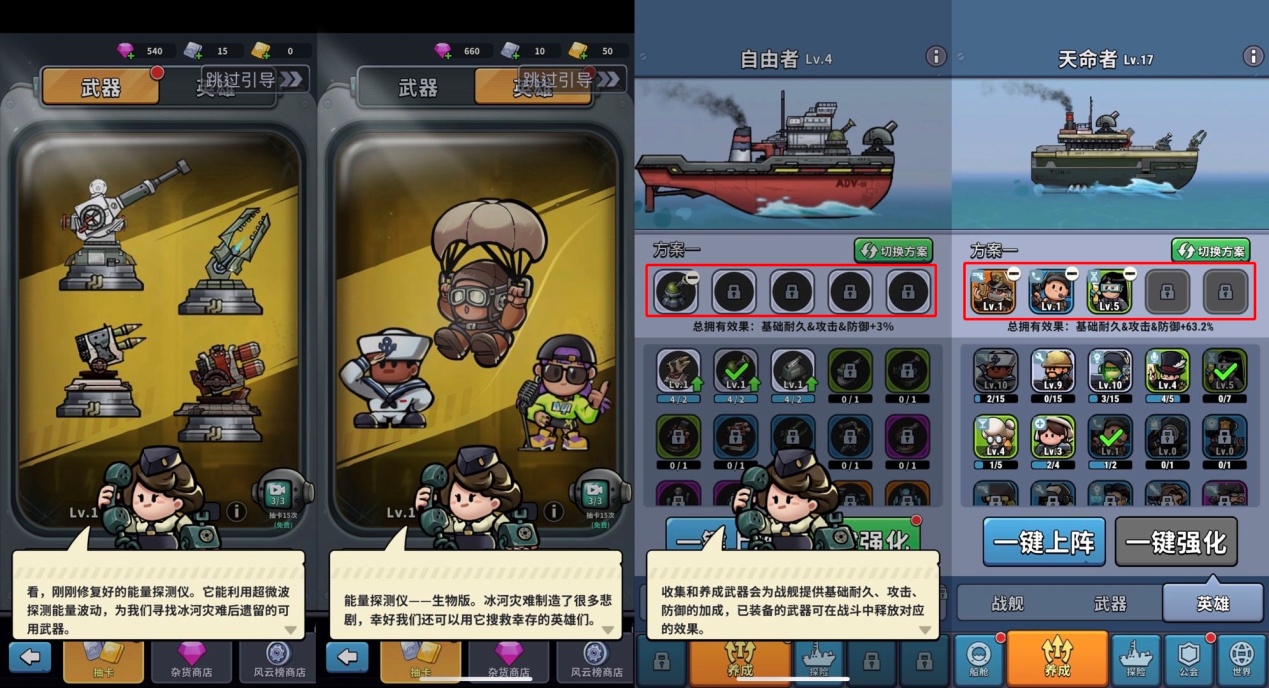This screenshot has height=688, width=1269.
Task: Show info for the 自由者 battleship
Action: coord(935,56)
